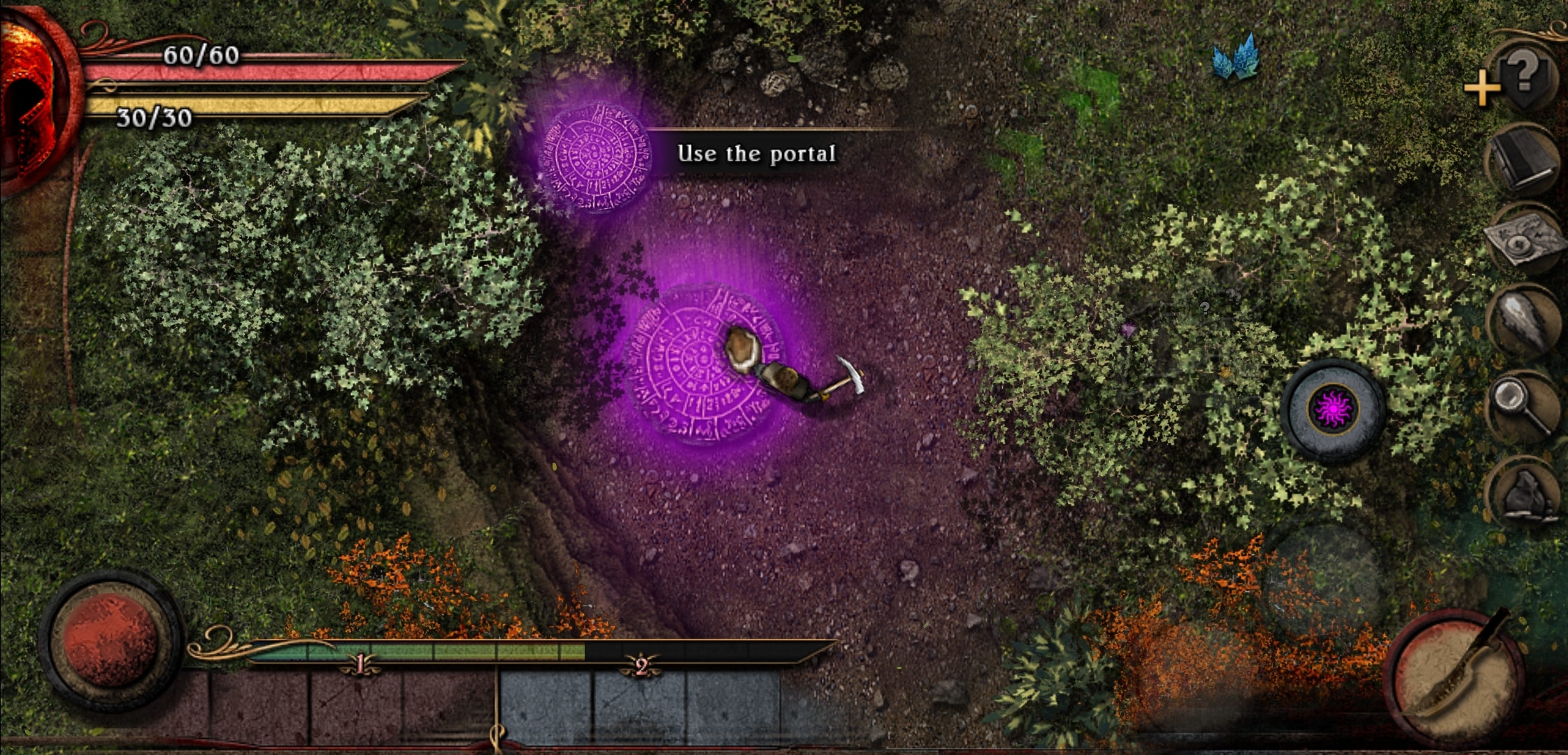Tap the red movement joystick orb
Image resolution: width=1568 pixels, height=755 pixels.
pos(110,640)
